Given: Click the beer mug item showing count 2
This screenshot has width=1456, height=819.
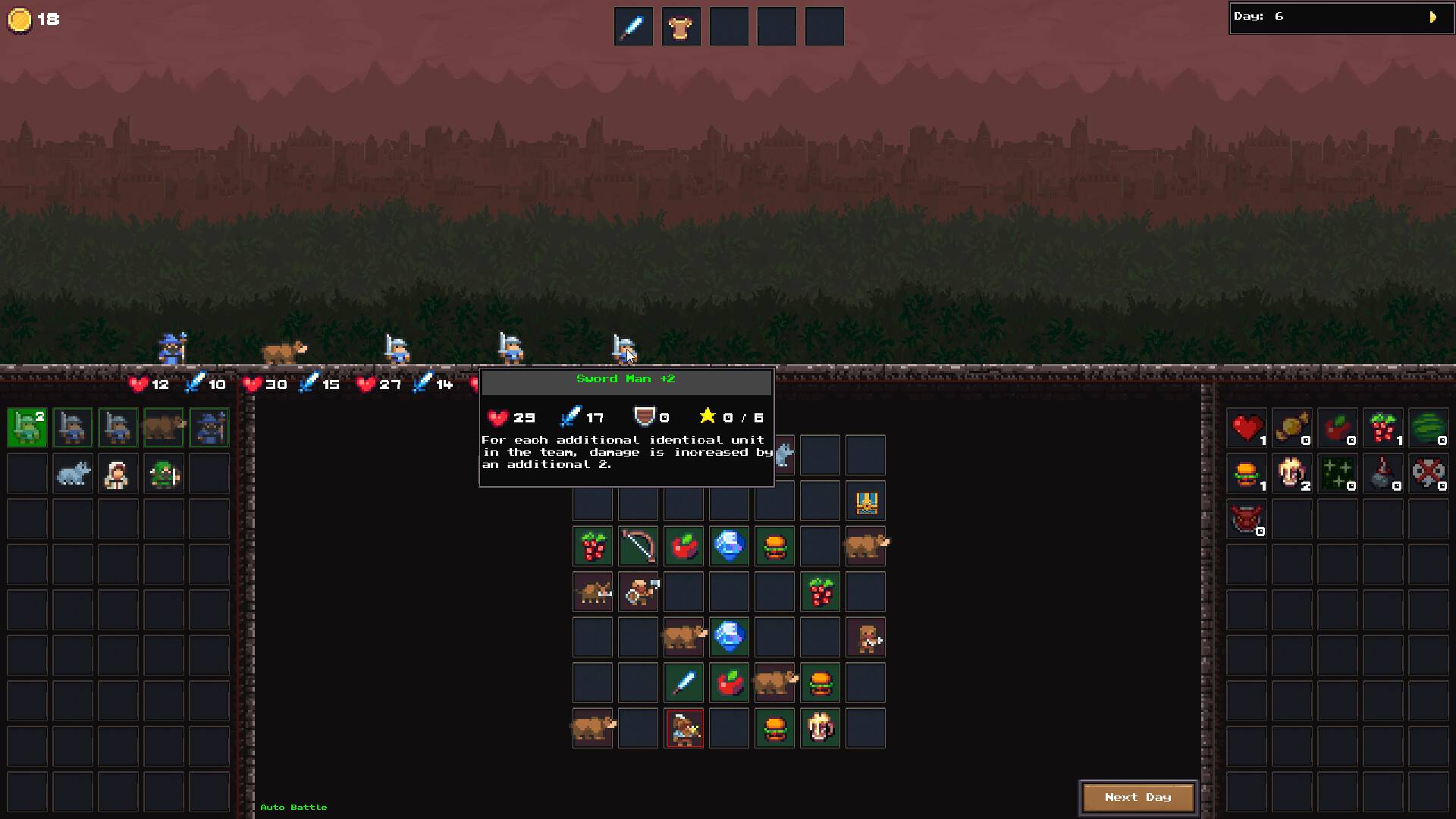Looking at the screenshot, I should coord(1292,473).
